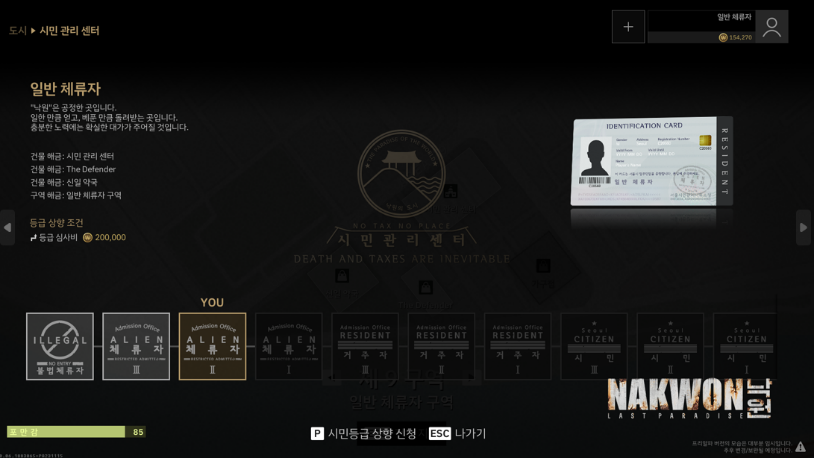The height and width of the screenshot is (458, 814).
Task: Select the highlighted ALIEN 체류자 II card marked YOU
Action: click(212, 346)
